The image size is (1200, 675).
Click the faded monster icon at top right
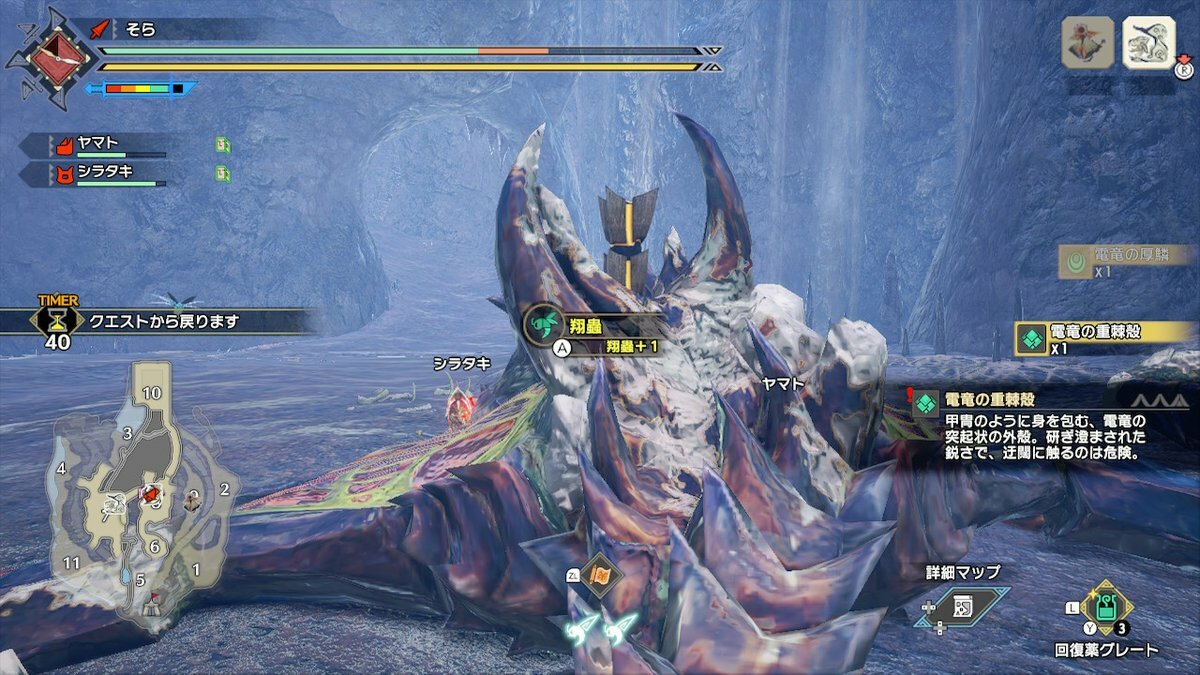(1087, 43)
